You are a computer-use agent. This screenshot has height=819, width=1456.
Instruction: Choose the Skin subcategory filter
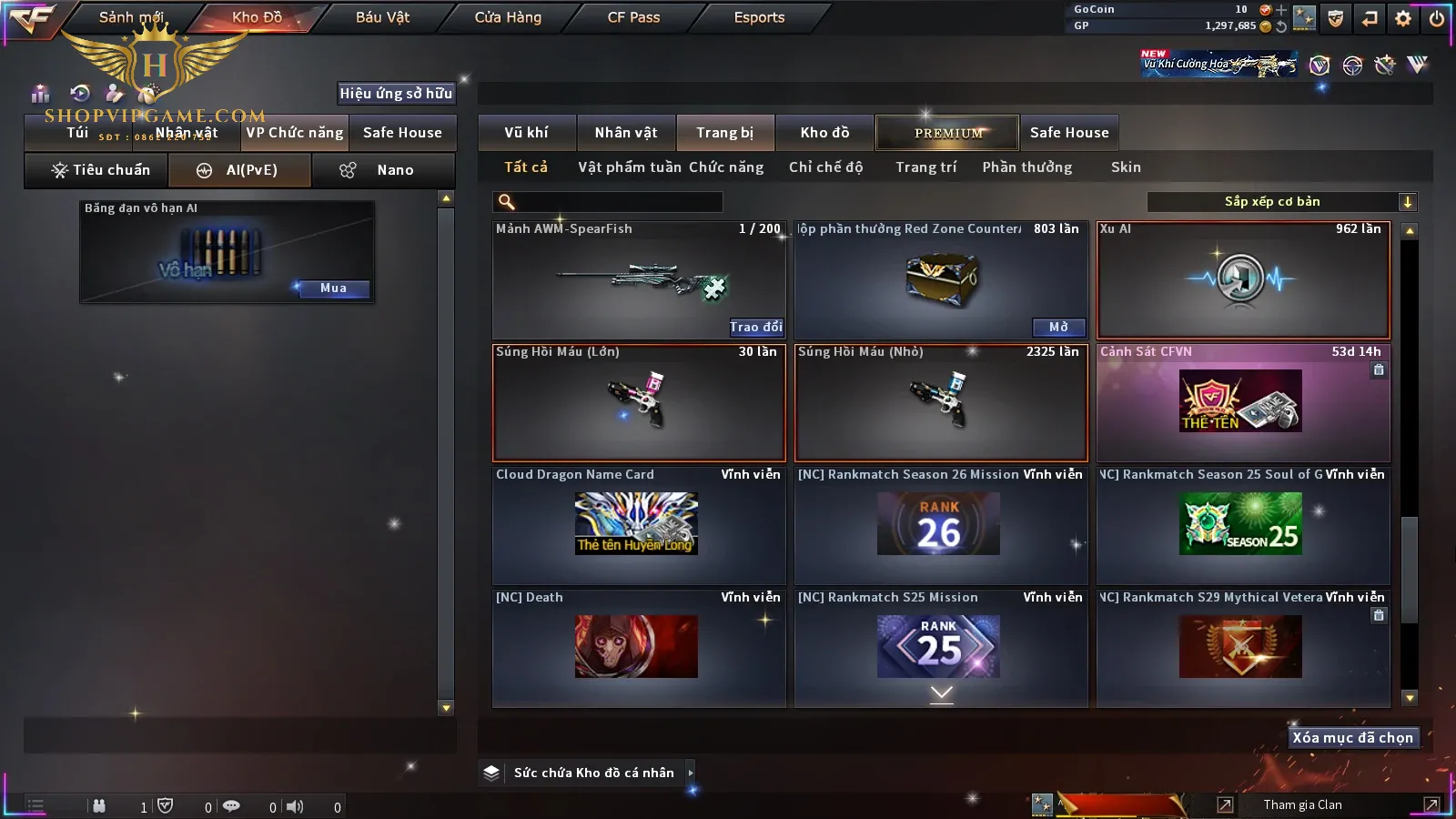tap(1126, 167)
